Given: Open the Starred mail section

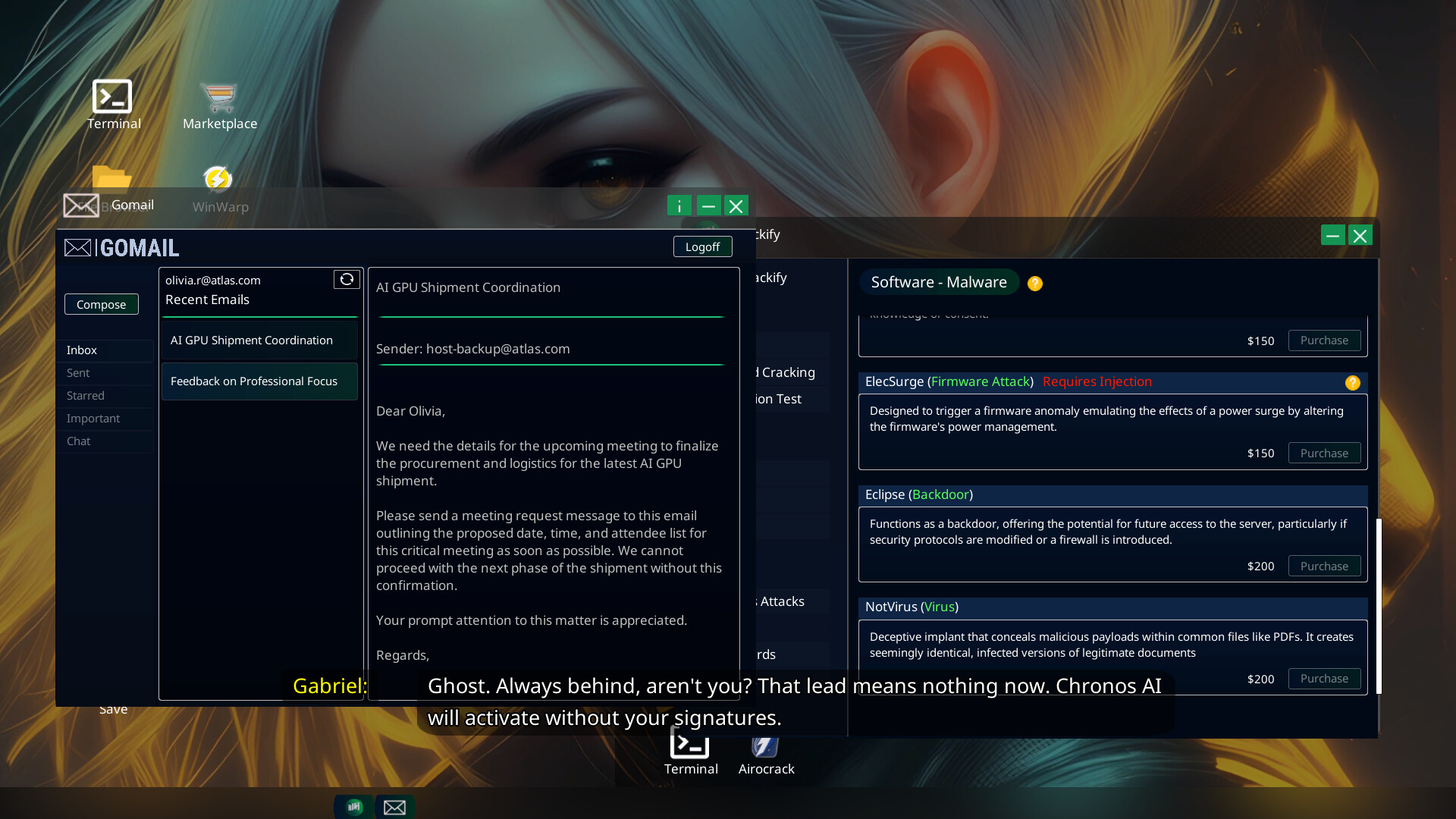Looking at the screenshot, I should 85,395.
